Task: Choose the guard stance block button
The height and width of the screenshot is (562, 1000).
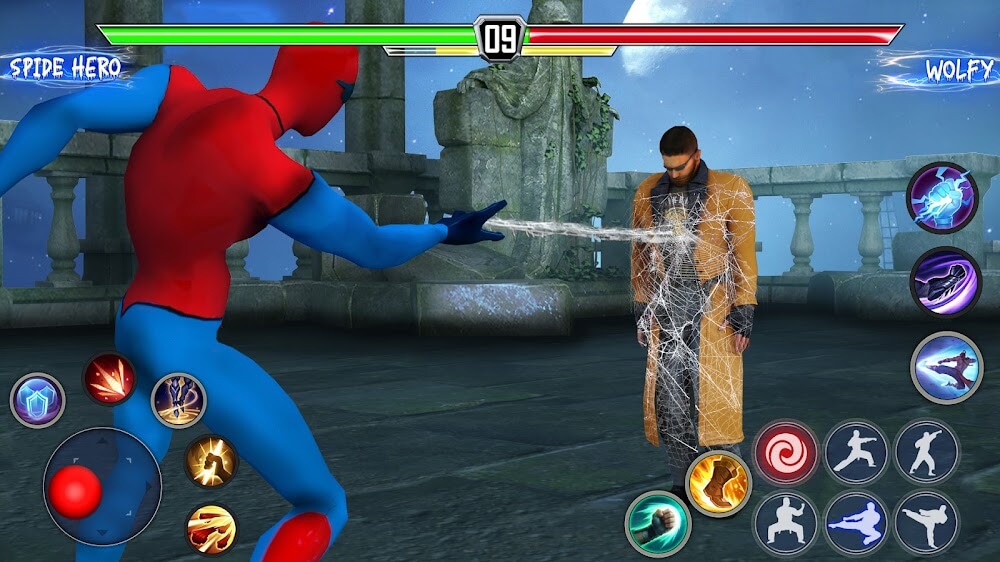Action: click(786, 522)
